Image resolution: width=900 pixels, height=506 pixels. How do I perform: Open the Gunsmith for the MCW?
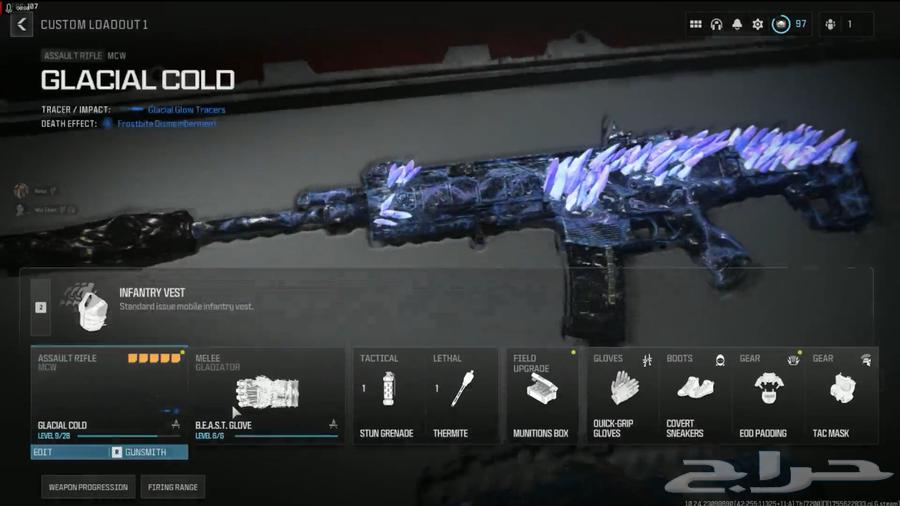coord(147,452)
